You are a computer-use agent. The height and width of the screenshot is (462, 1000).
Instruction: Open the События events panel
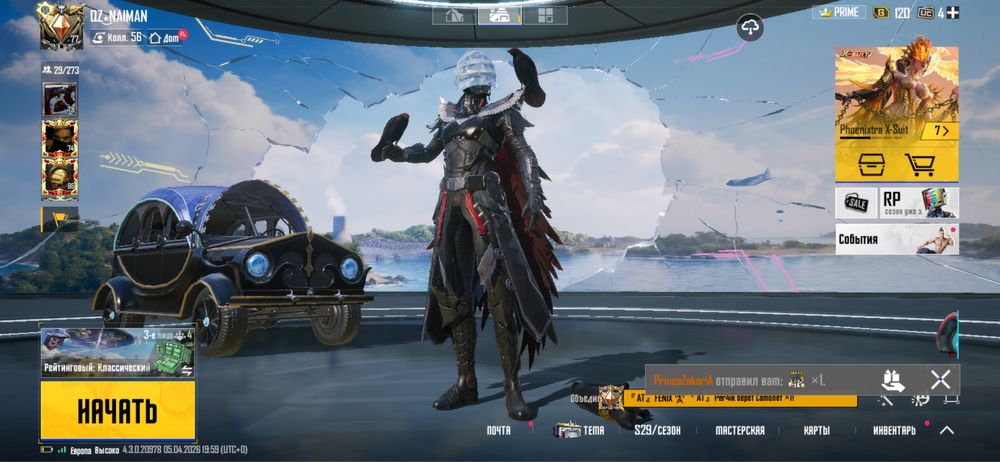pos(896,240)
